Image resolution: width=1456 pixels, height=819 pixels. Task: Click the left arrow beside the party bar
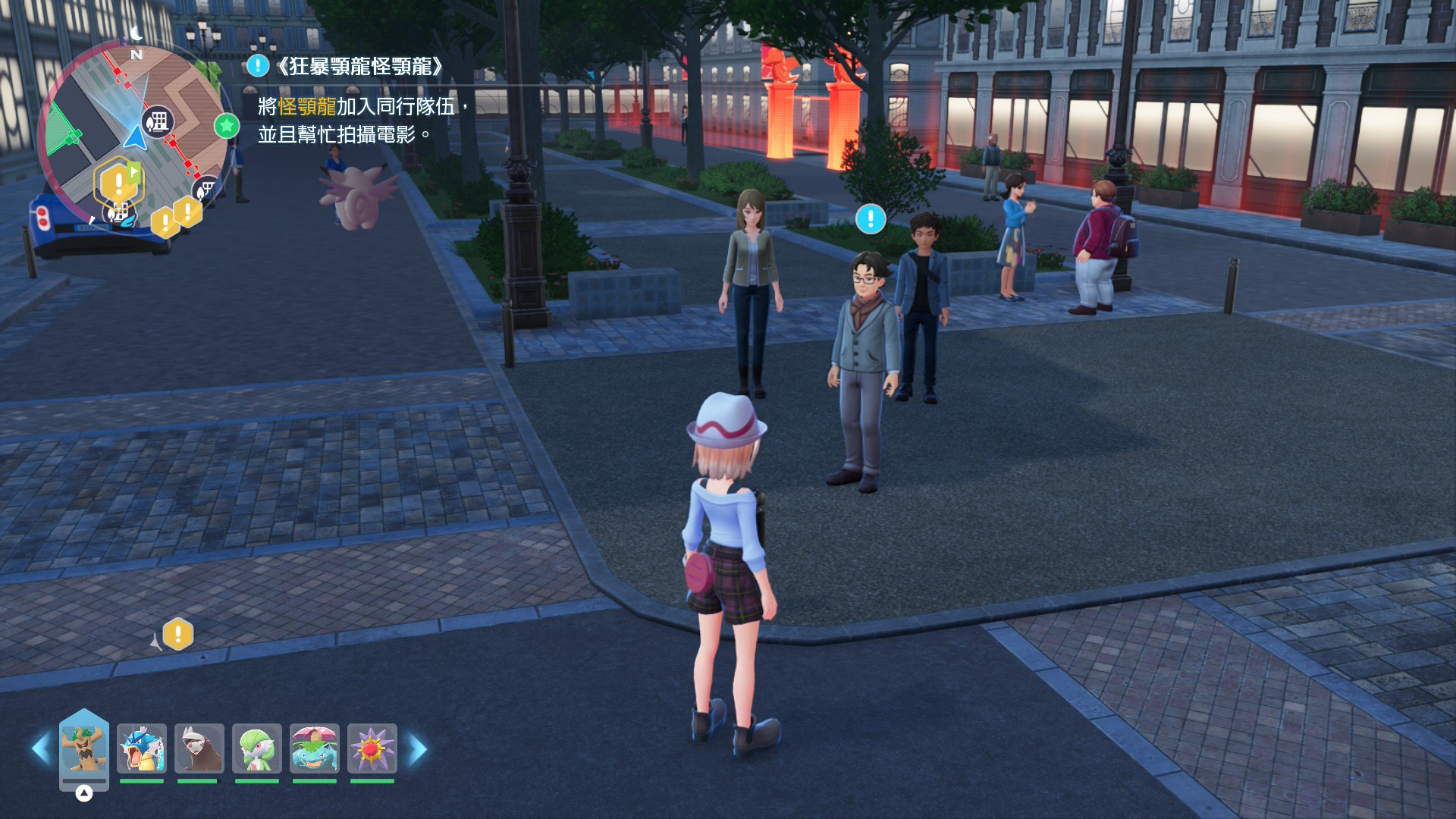[x=40, y=749]
